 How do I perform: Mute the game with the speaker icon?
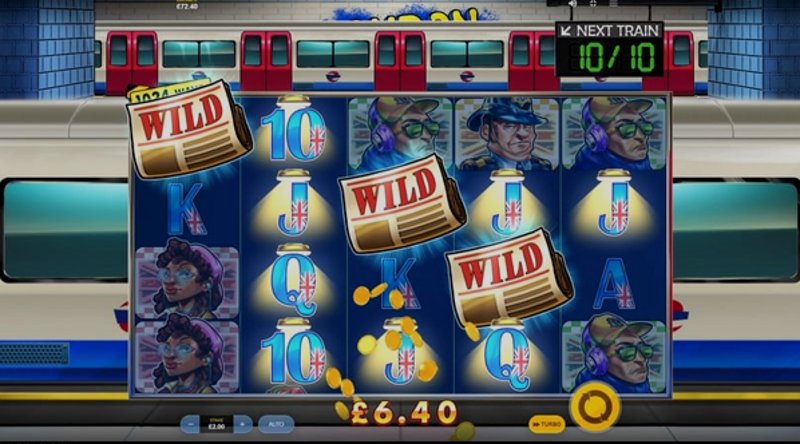[x=572, y=3]
